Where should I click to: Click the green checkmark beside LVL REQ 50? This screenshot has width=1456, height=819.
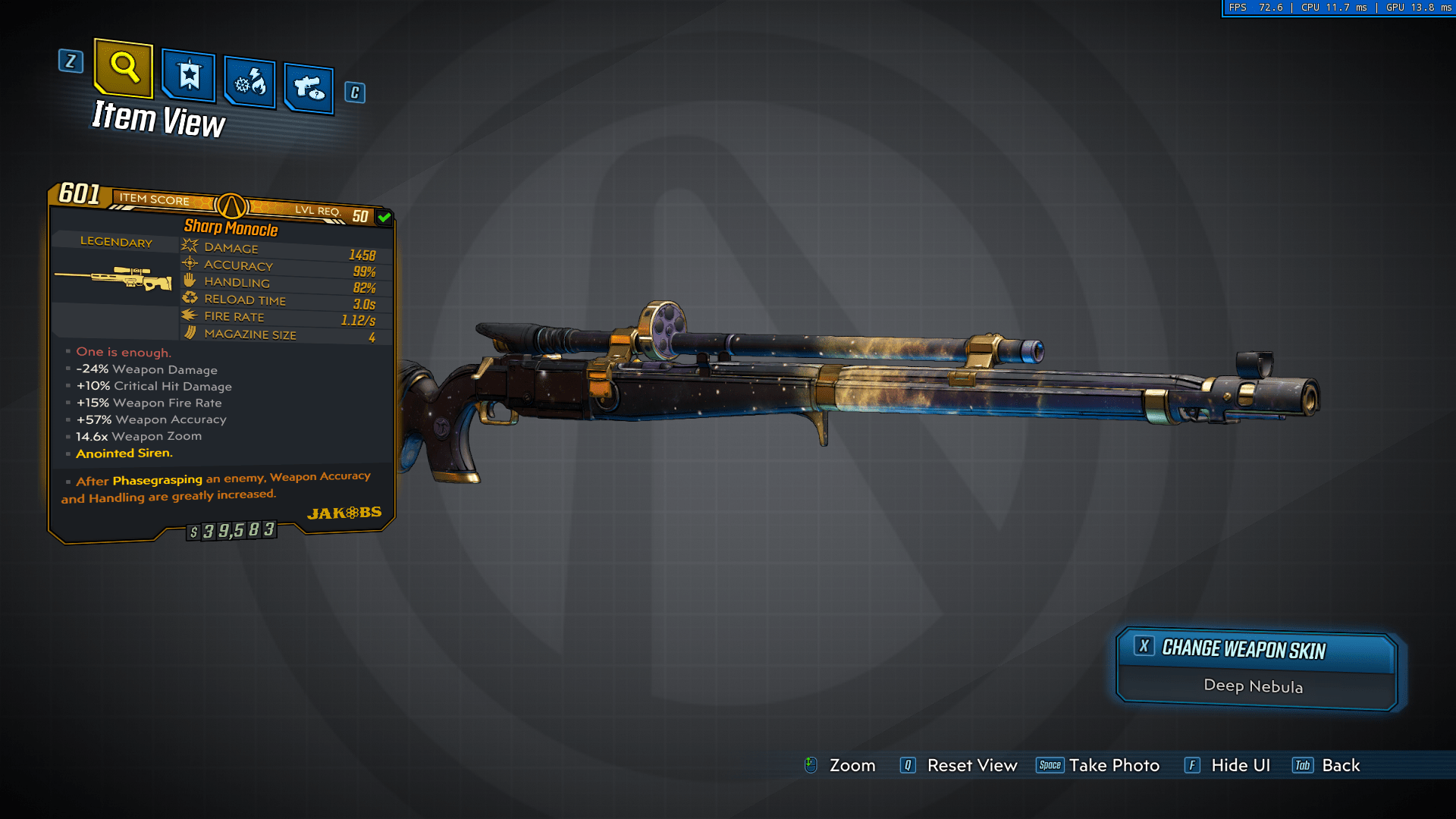[x=384, y=216]
